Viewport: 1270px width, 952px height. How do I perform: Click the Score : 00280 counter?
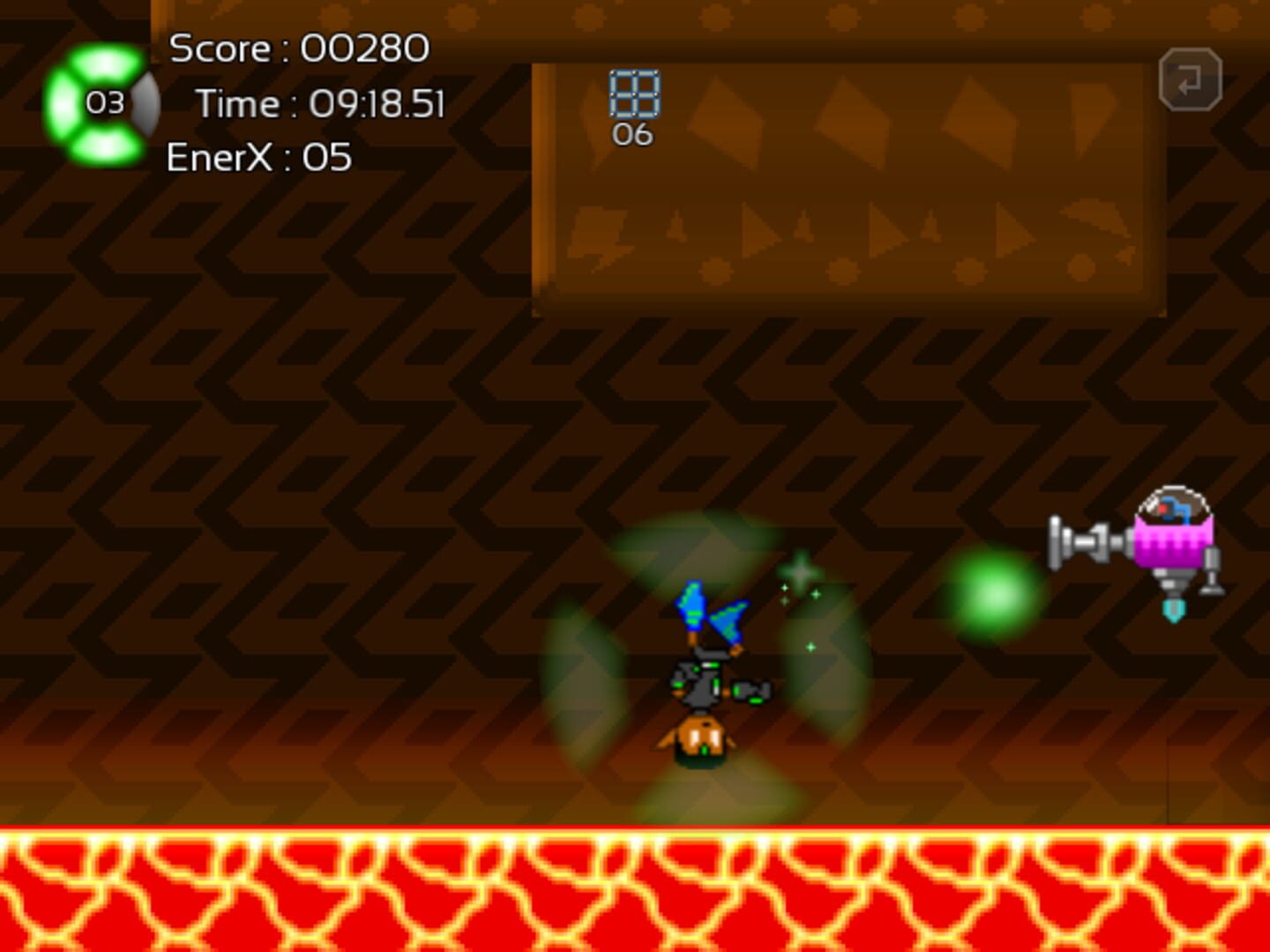click(x=300, y=49)
